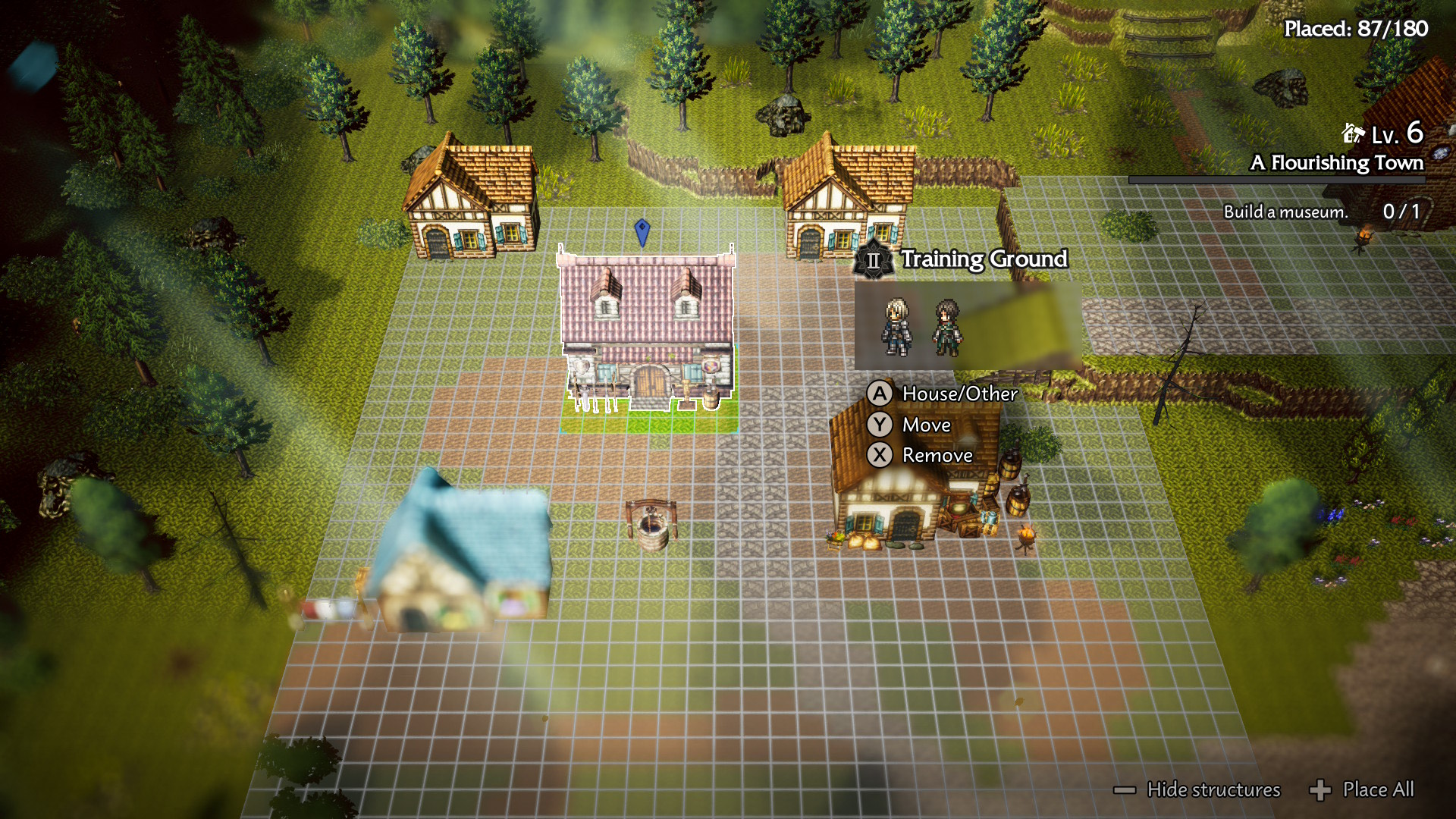
Task: Click the X button icon beside Remove
Action: click(x=880, y=455)
